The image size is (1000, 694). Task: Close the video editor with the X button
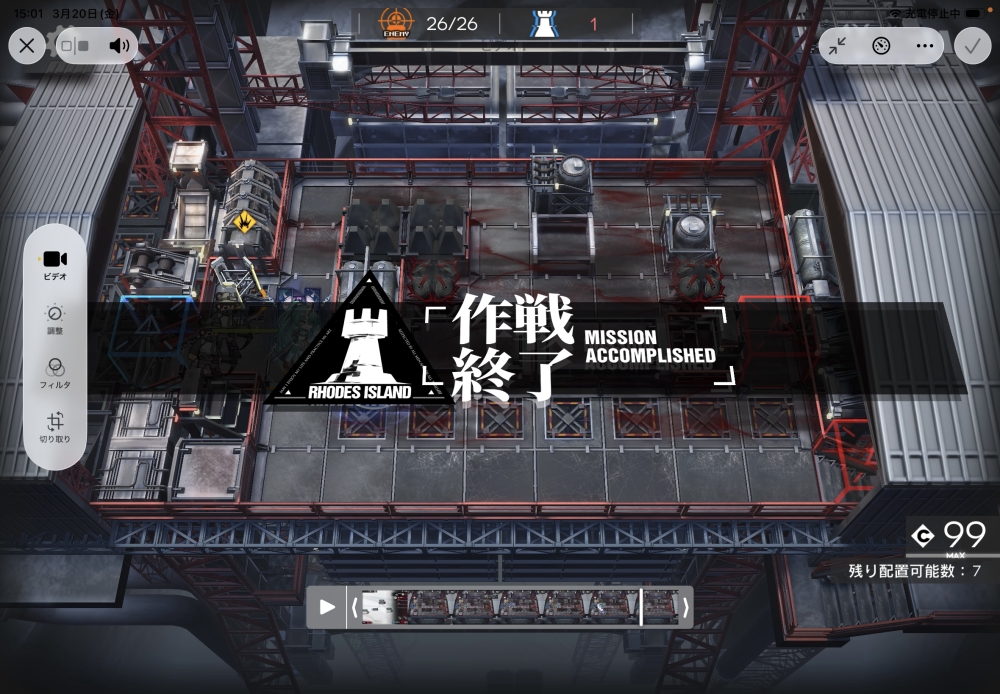click(x=27, y=45)
